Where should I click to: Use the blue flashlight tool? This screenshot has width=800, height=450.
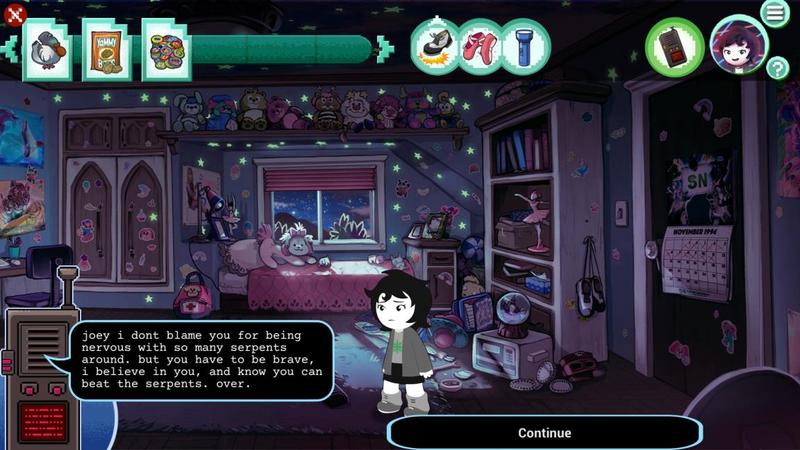(x=524, y=46)
